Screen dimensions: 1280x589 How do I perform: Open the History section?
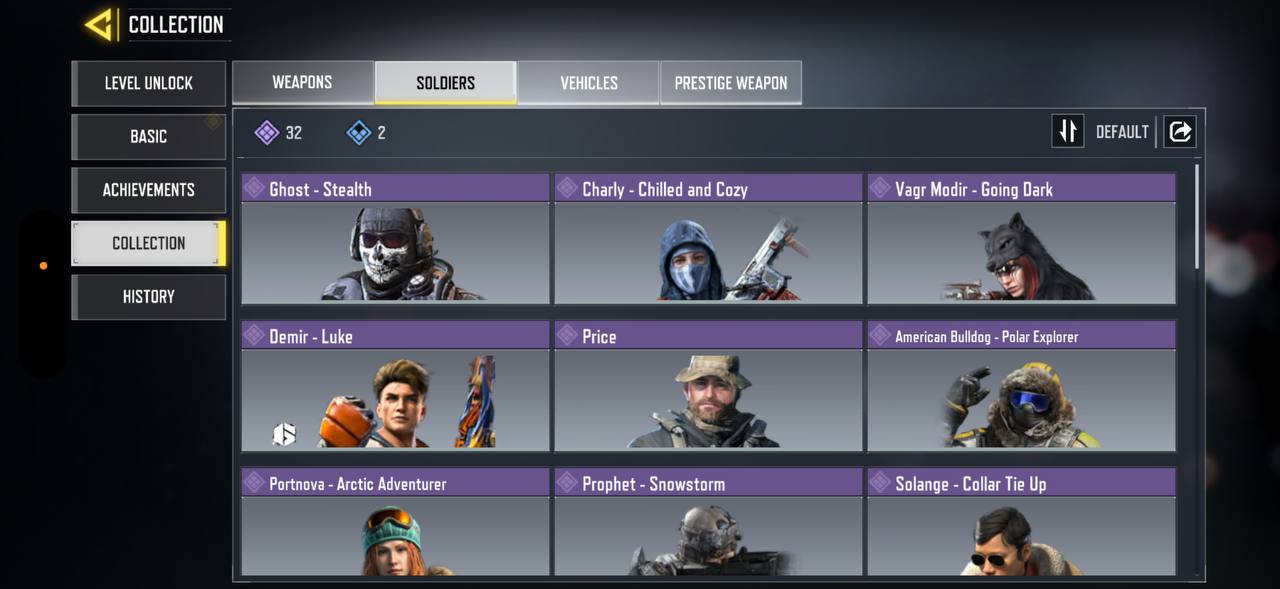coord(149,297)
